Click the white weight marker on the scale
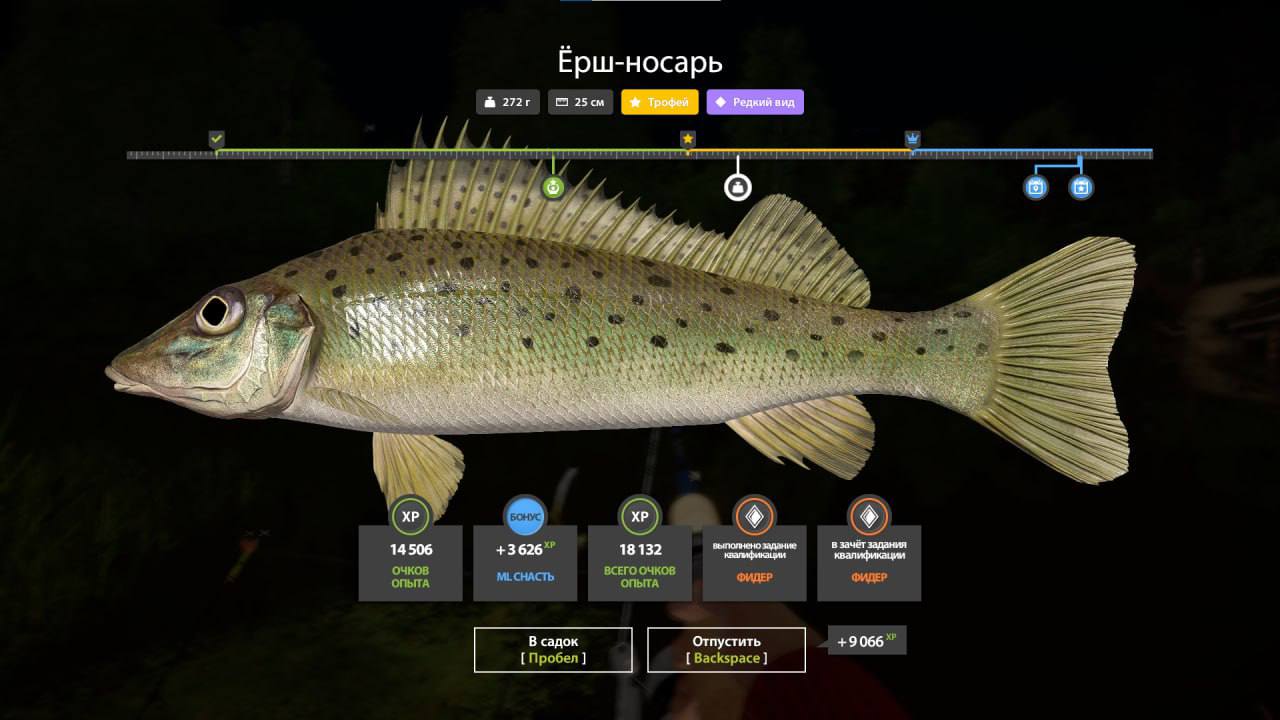The width and height of the screenshot is (1280, 720). pyautogui.click(x=738, y=187)
